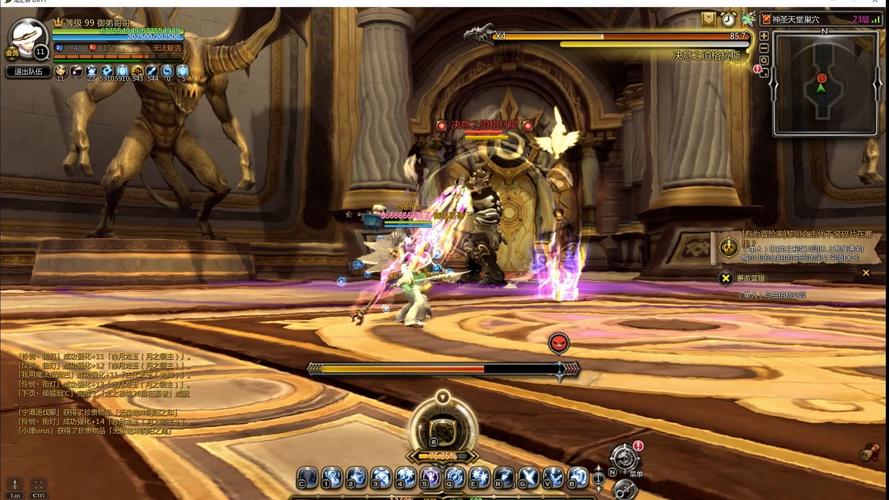Zoom in the minimap with plus button
This screenshot has height=500, width=889.
(x=764, y=36)
